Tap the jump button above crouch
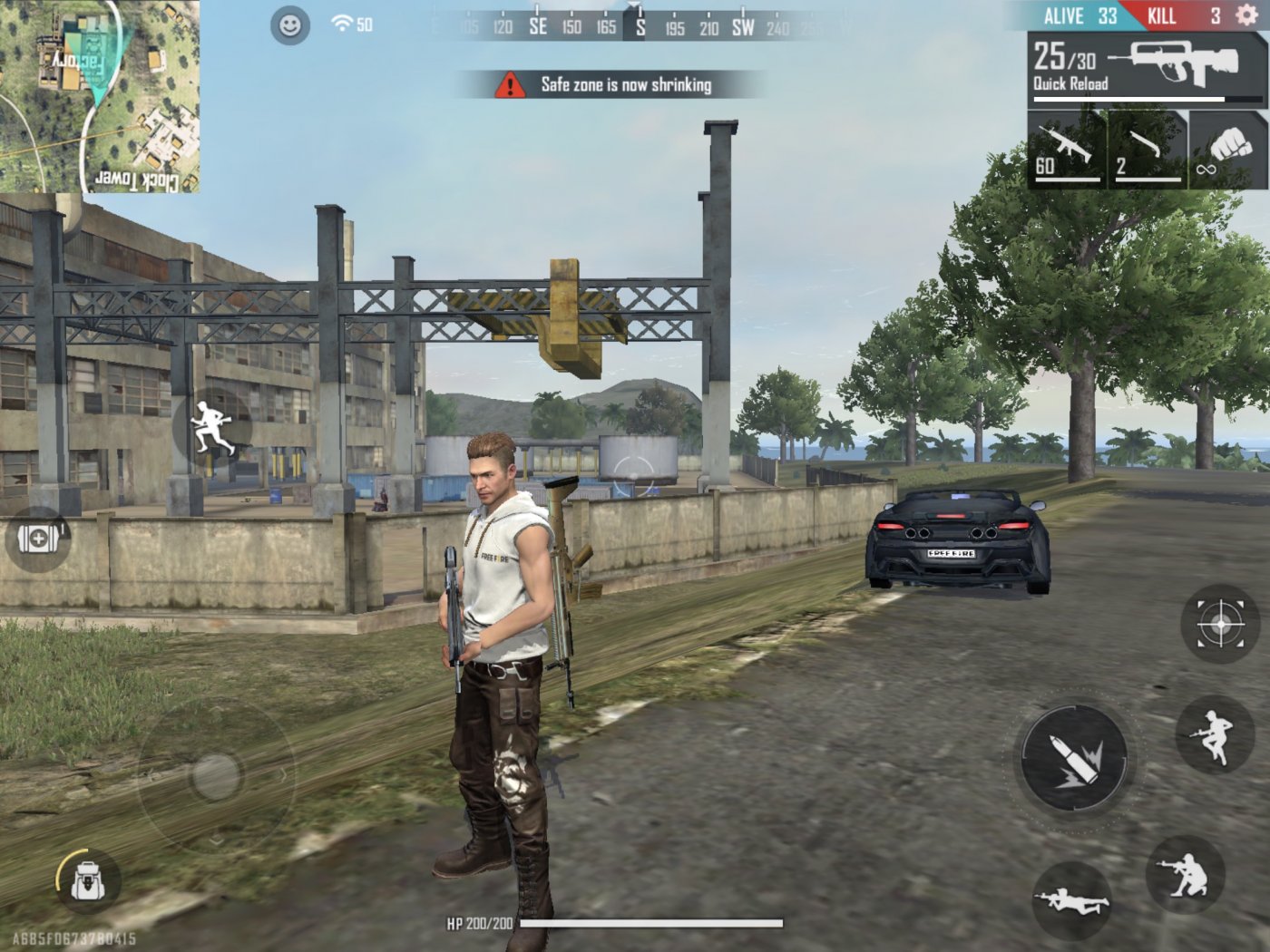This screenshot has width=1270, height=952. pos(1213,733)
